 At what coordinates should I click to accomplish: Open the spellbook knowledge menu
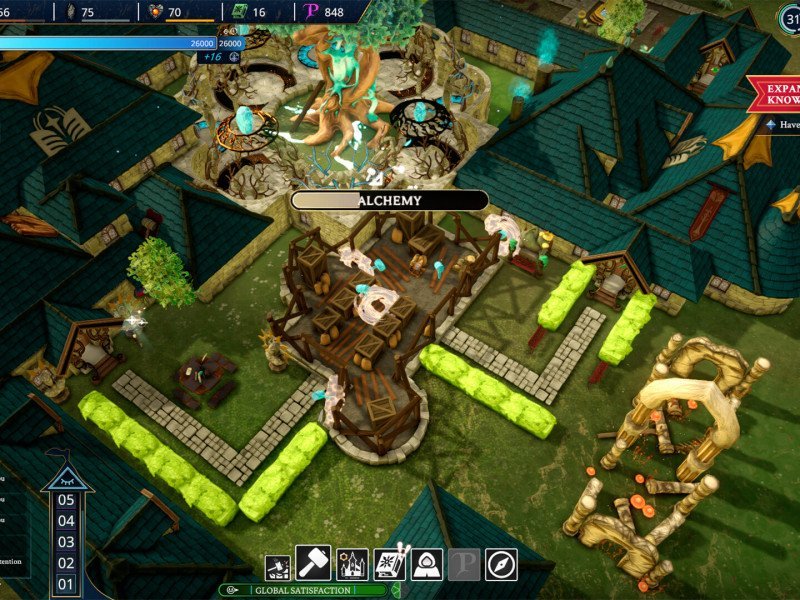[389, 564]
